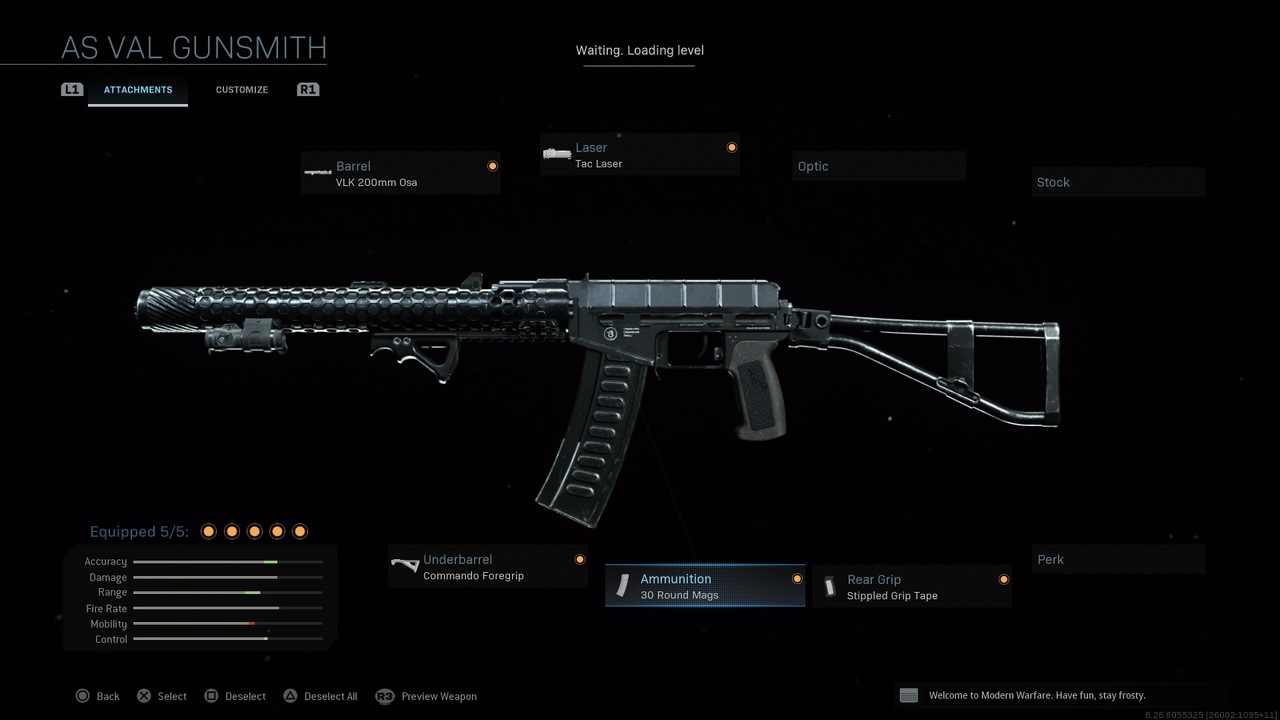This screenshot has height=720, width=1280.
Task: Toggle the orange indicator on the Barrel slot
Action: [492, 166]
